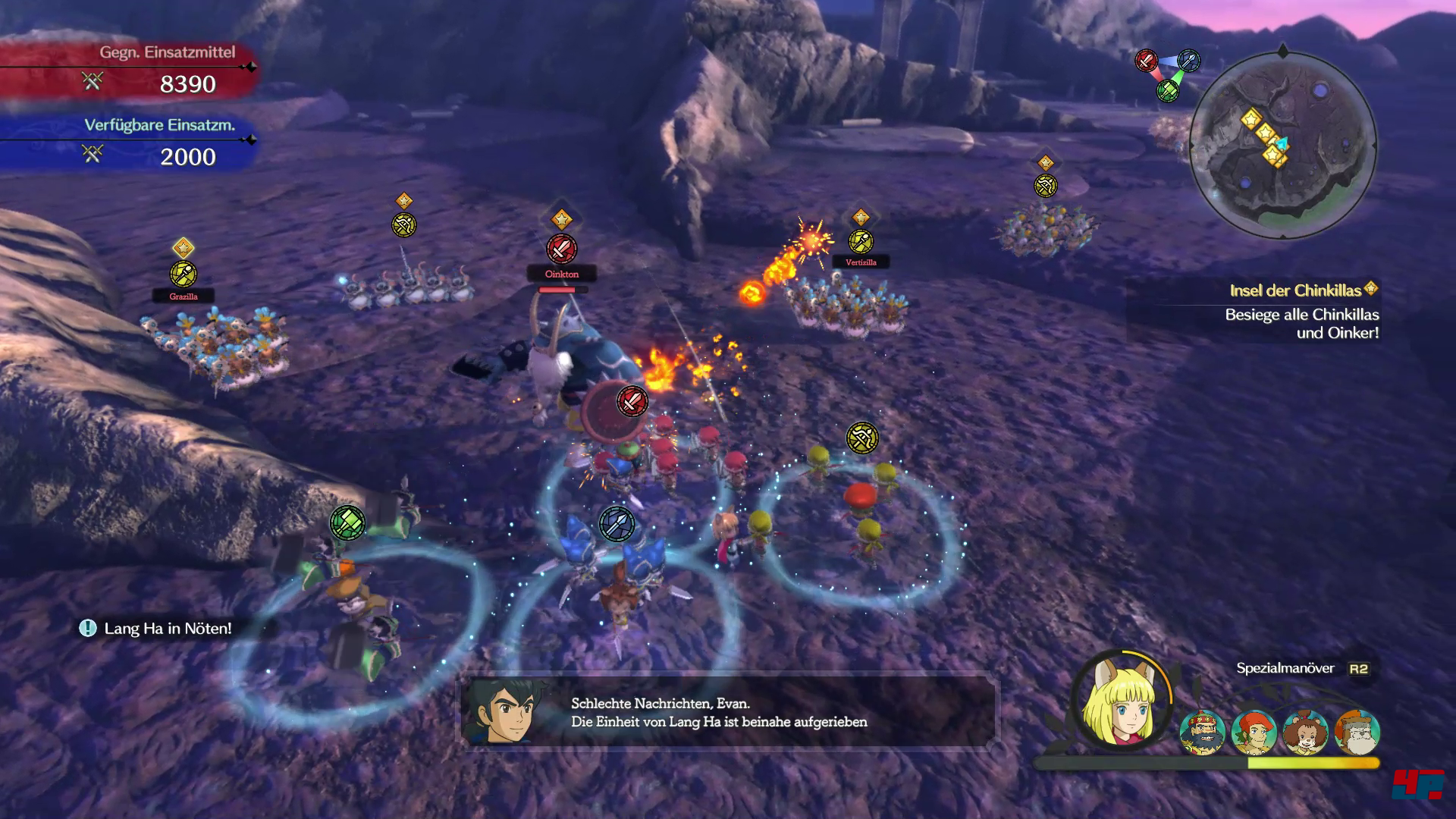Select the orange-haired commander portrait
Viewport: 1456px width, 819px height.
point(1254,733)
